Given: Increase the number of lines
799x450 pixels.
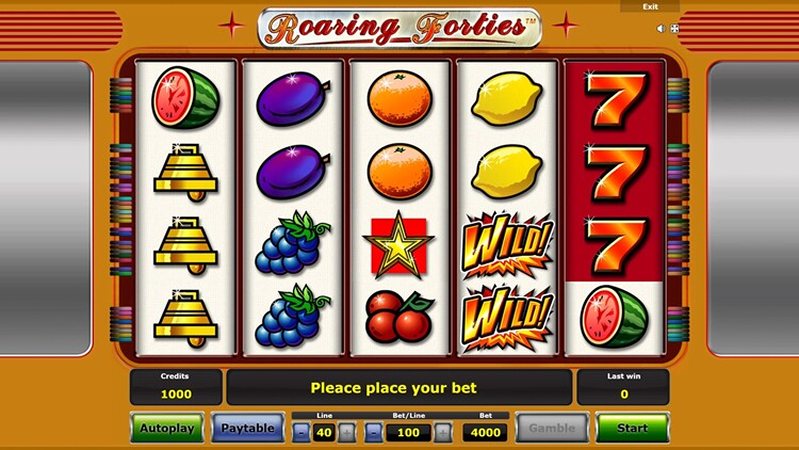Looking at the screenshot, I should (347, 433).
